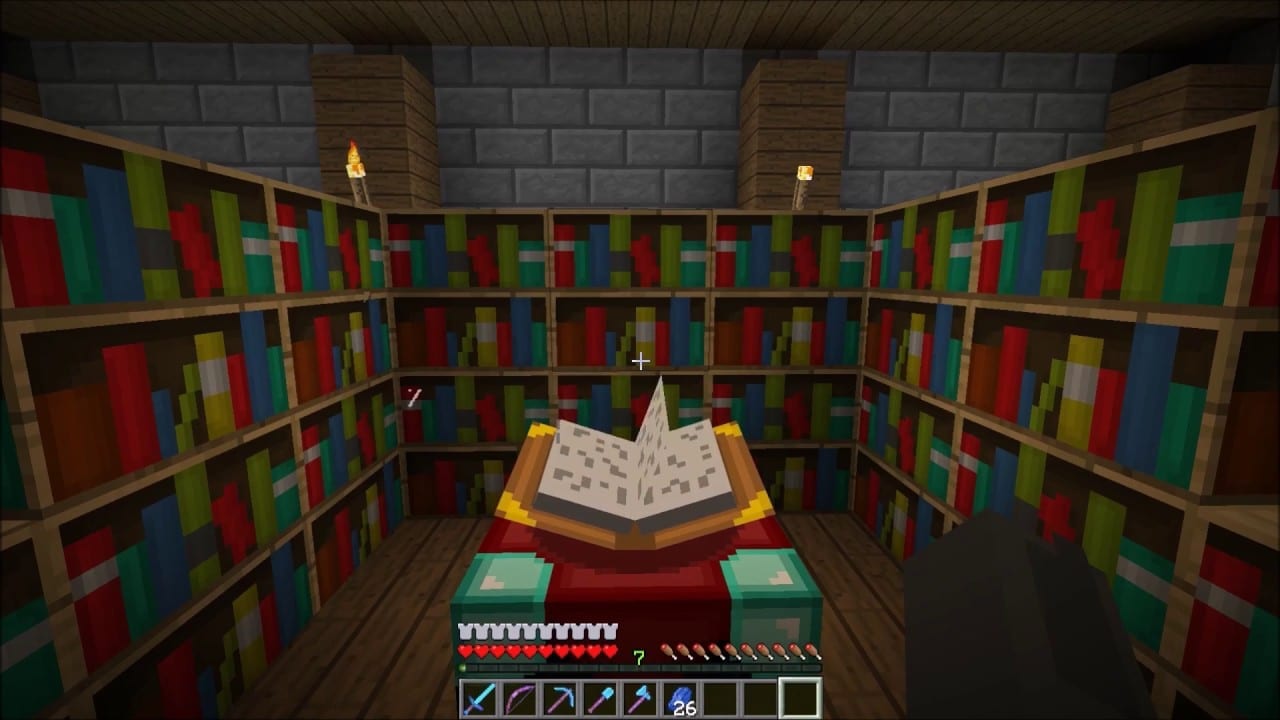Screen dimensions: 1280x720
Task: Click the rightmost heart in the health bar
Action: click(x=611, y=650)
